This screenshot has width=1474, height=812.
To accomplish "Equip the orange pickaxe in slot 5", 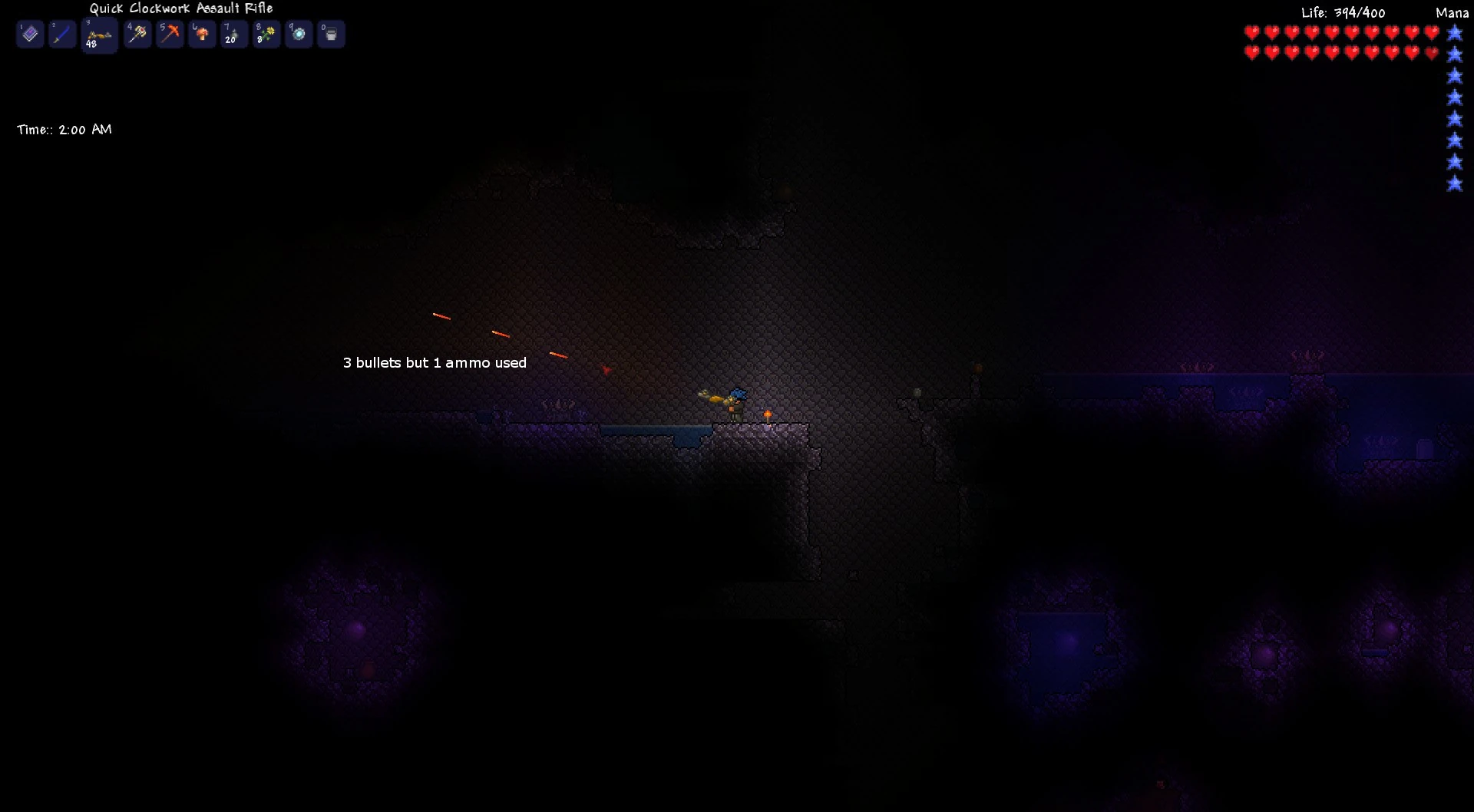I will click(170, 34).
